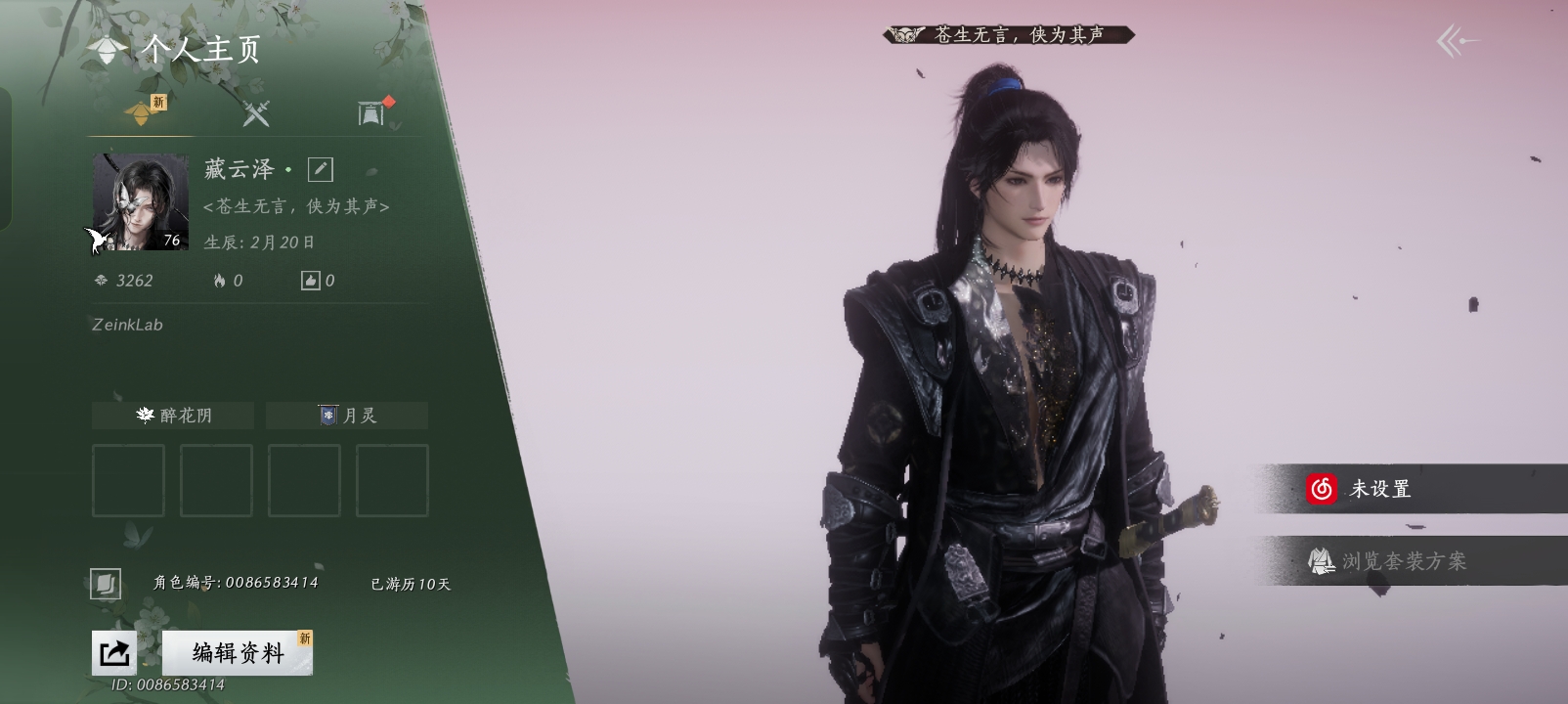Click the flame popularity icon

pyautogui.click(x=220, y=281)
